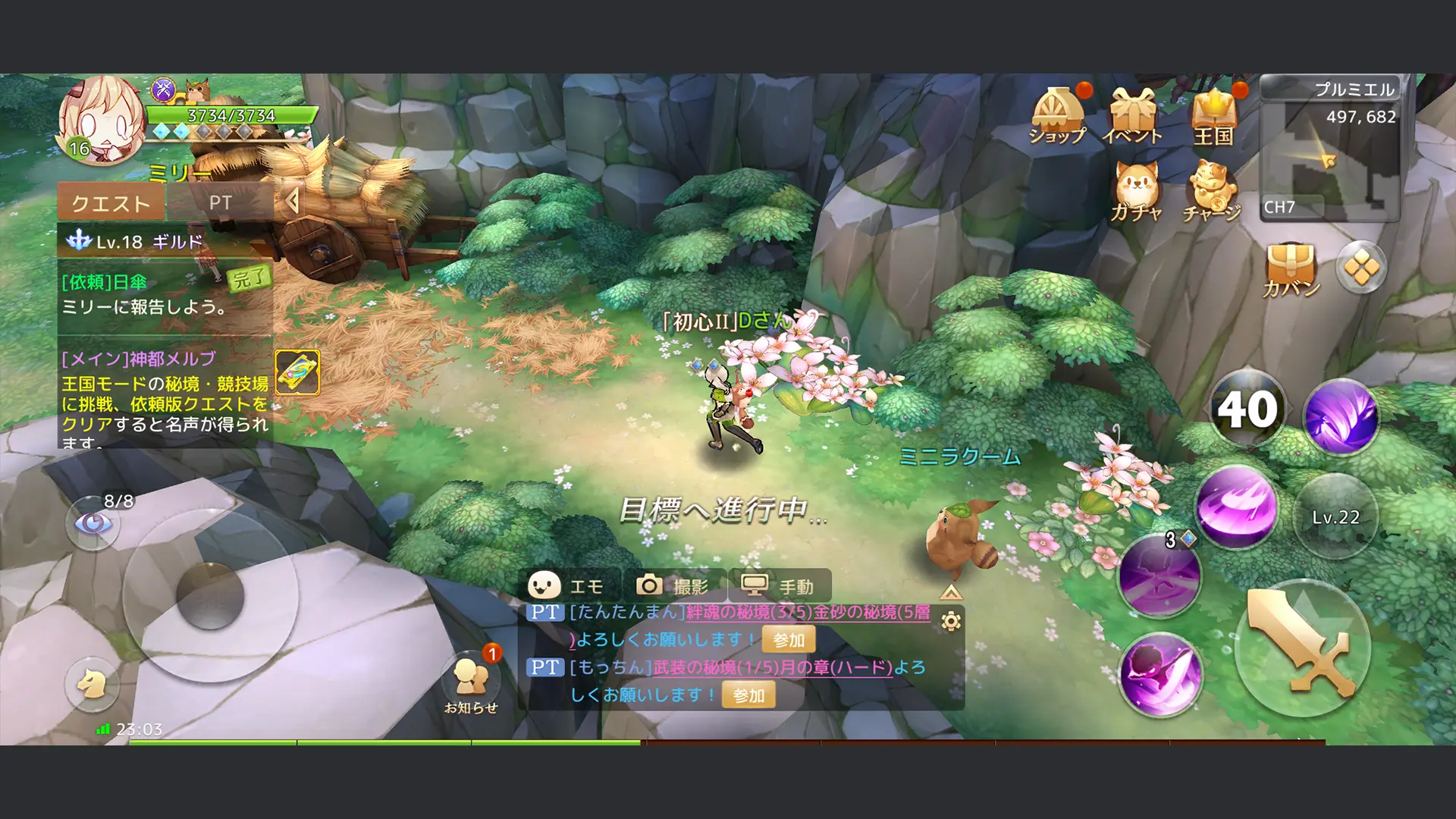The height and width of the screenshot is (819, 1456).
Task: Select the クエスト quest tab
Action: [x=111, y=202]
